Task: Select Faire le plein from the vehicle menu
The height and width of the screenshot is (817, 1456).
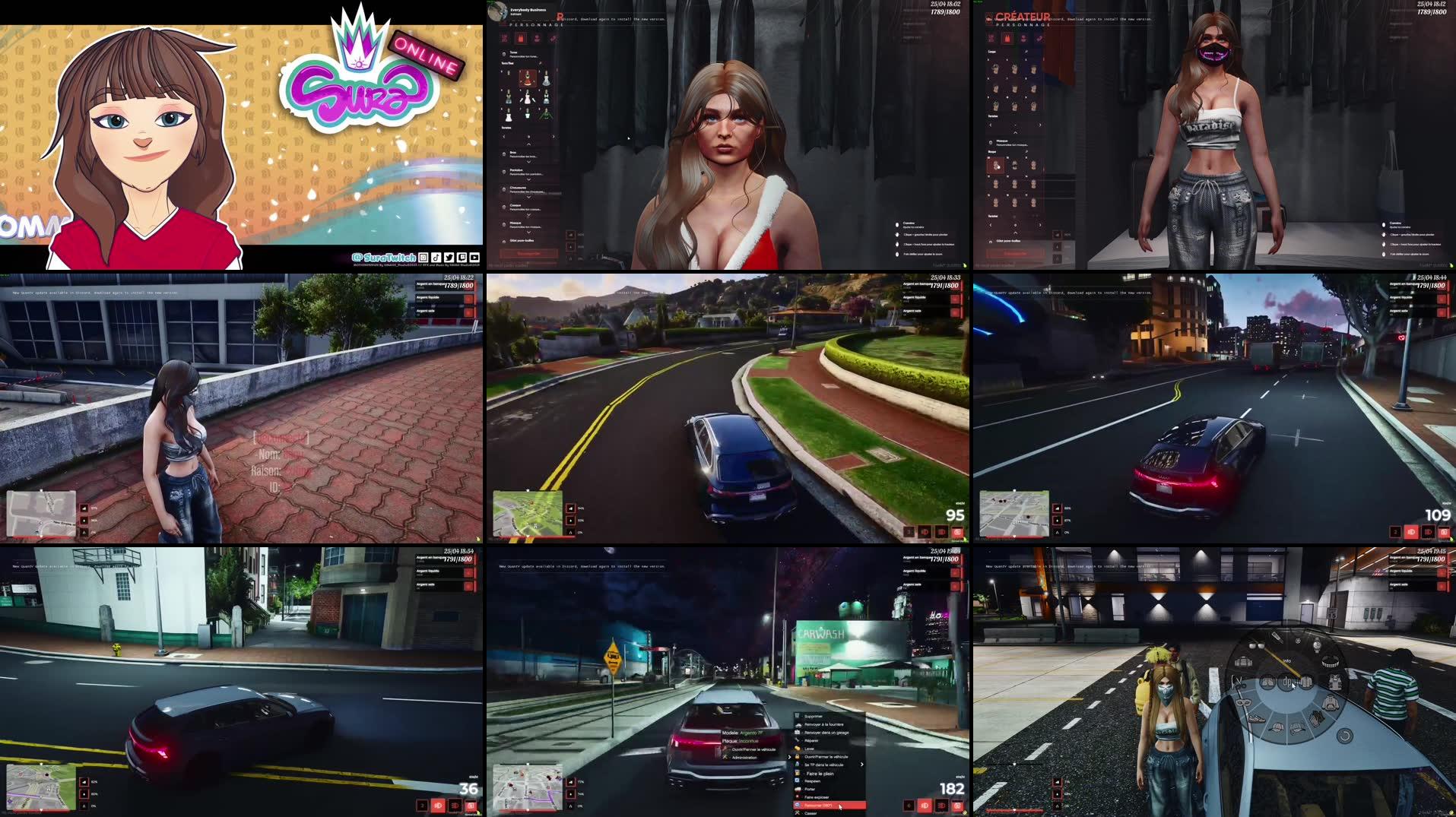Action: pos(820,773)
